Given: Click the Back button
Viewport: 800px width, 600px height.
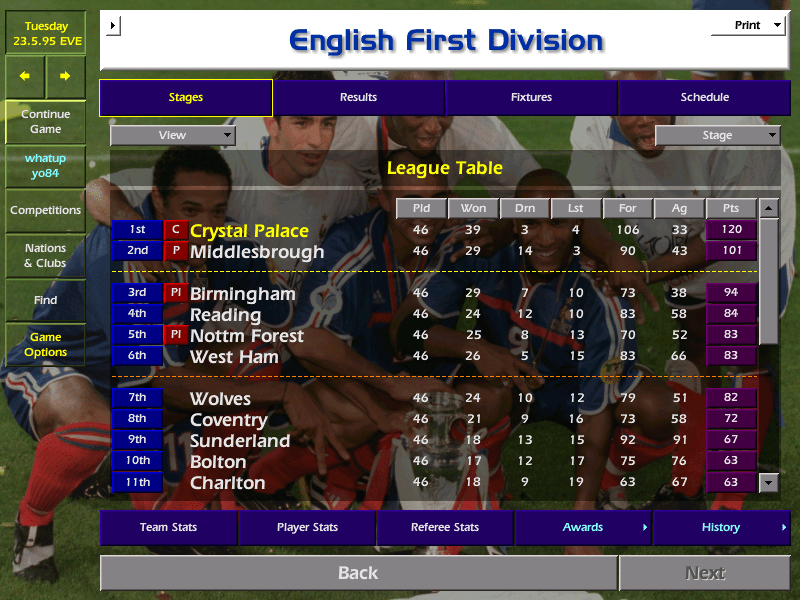Looking at the screenshot, I should tap(358, 573).
